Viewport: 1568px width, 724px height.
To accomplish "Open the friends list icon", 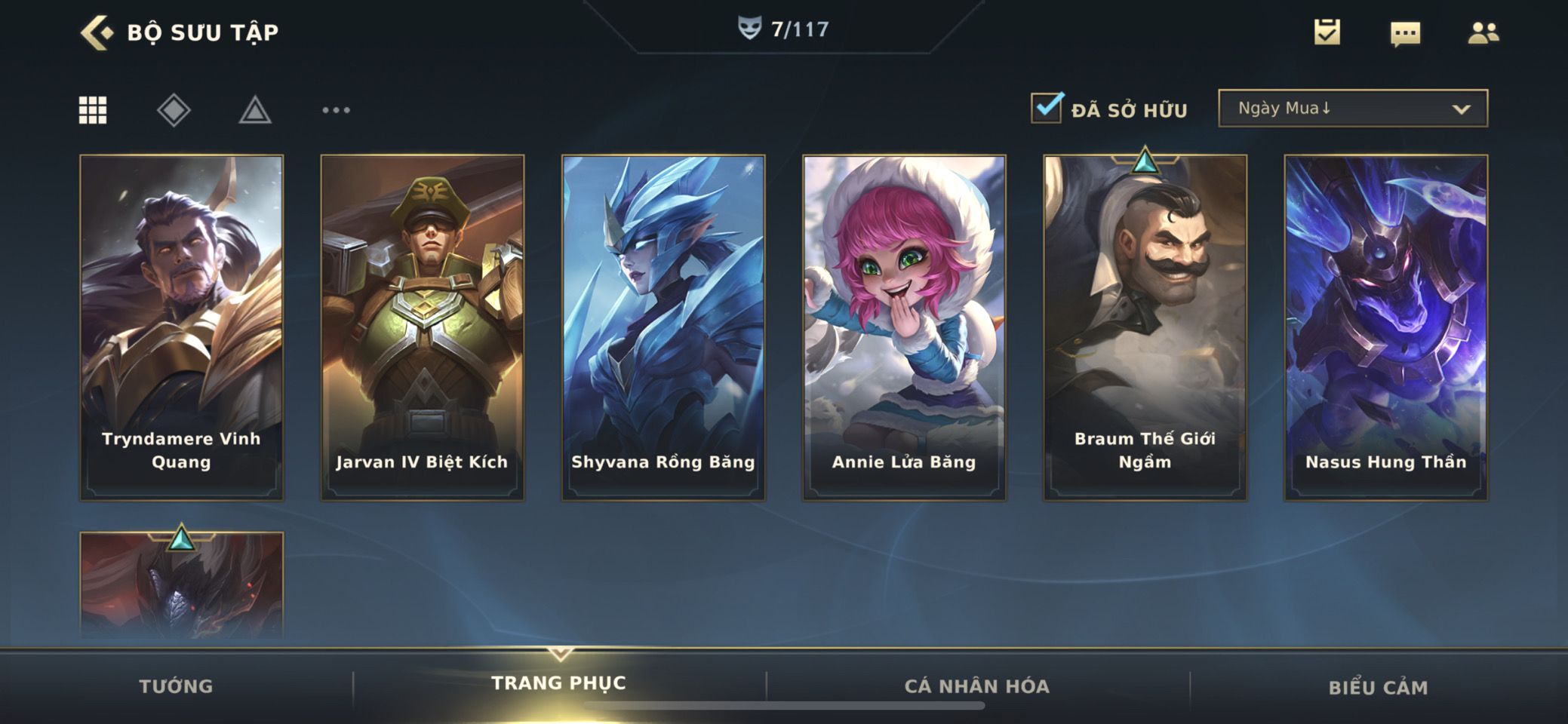I will pos(1483,32).
